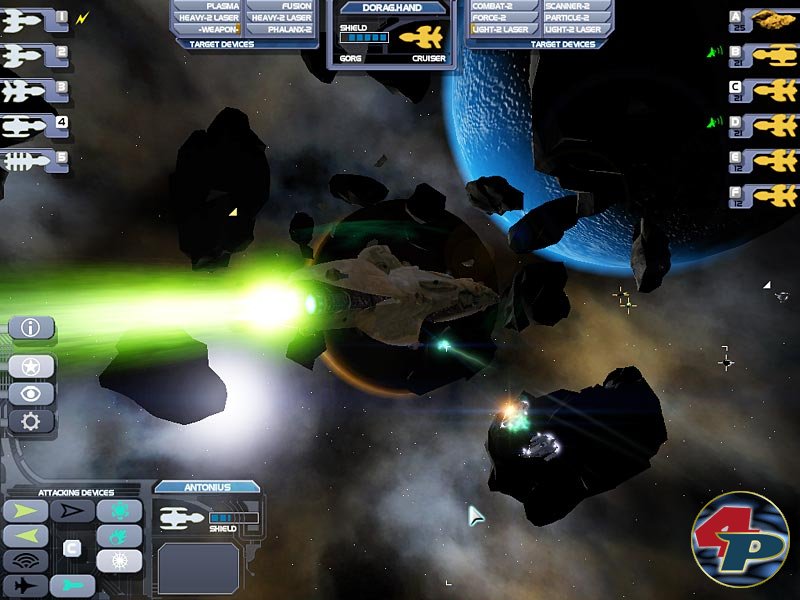Target the Scanner-2 device
This screenshot has height=600, width=800.
click(572, 6)
